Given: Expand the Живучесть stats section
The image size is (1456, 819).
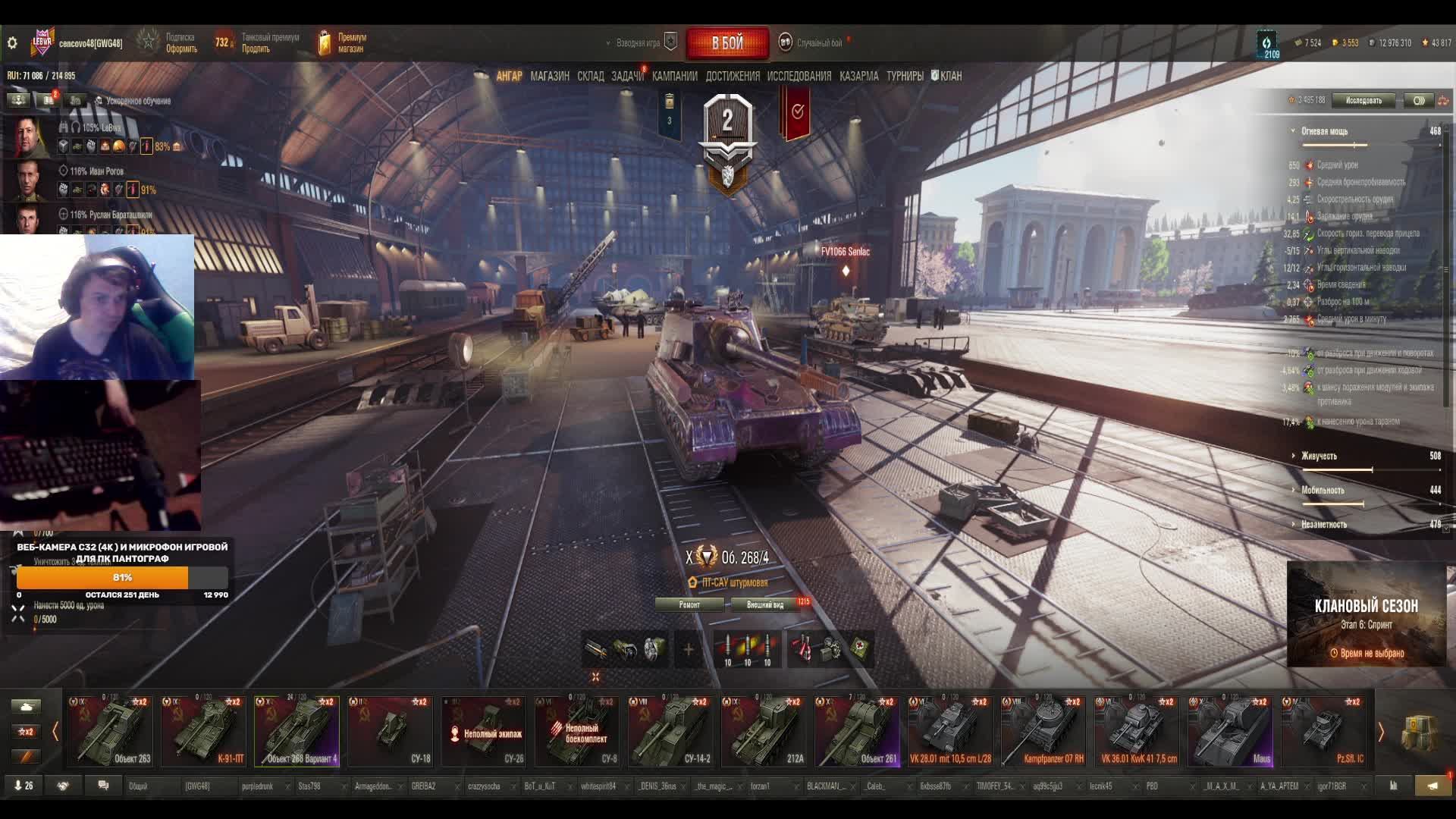Looking at the screenshot, I should tap(1319, 456).
